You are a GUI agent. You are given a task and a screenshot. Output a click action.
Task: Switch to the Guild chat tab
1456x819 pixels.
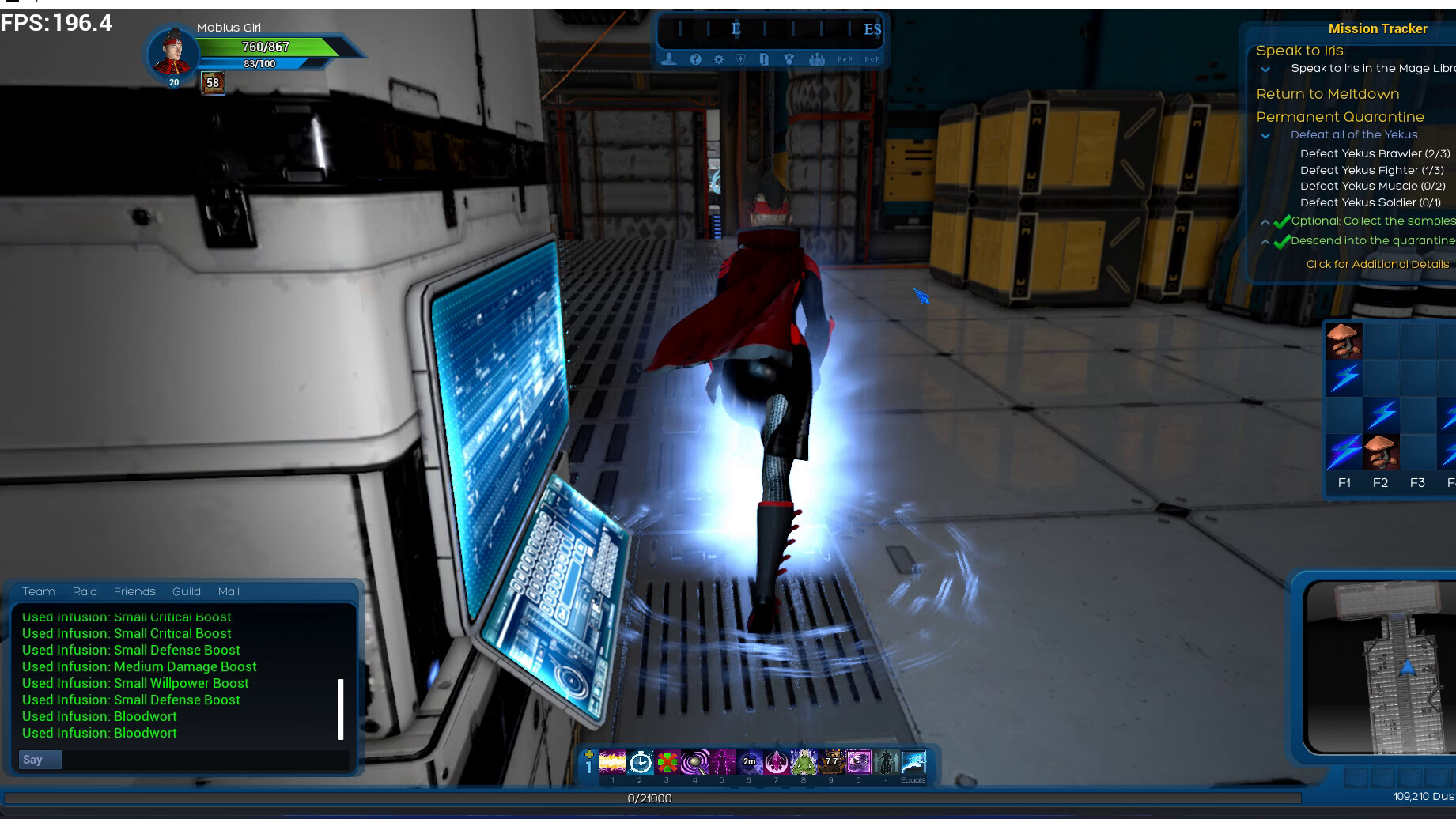pyautogui.click(x=187, y=591)
